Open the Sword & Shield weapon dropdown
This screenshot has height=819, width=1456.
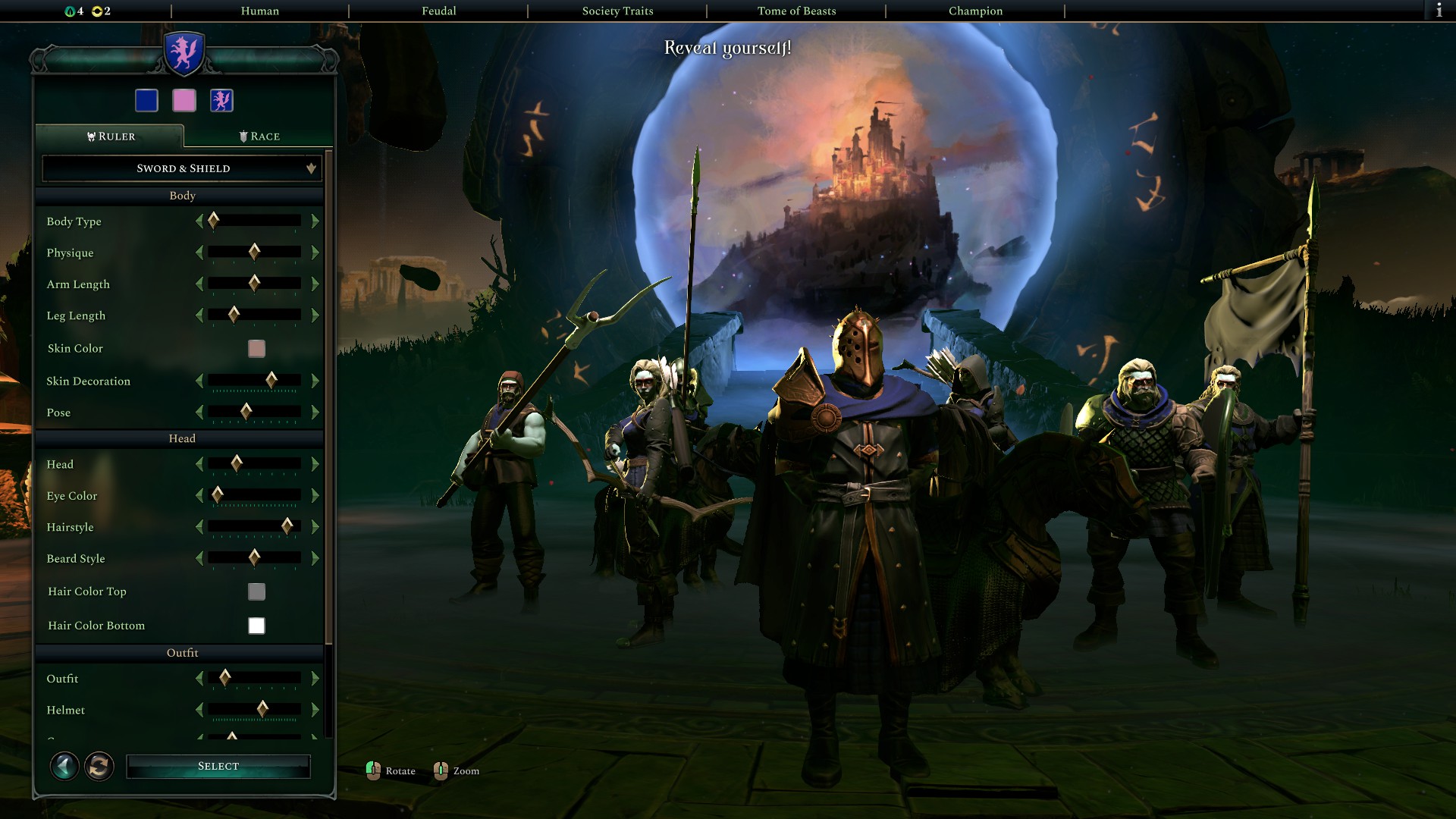pos(181,168)
